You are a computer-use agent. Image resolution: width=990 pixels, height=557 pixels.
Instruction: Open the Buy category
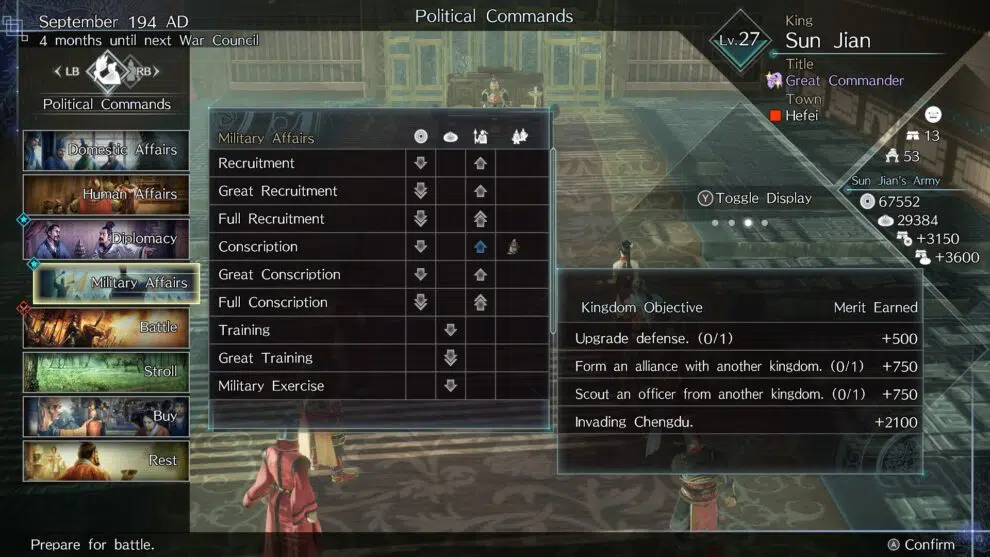coord(107,416)
